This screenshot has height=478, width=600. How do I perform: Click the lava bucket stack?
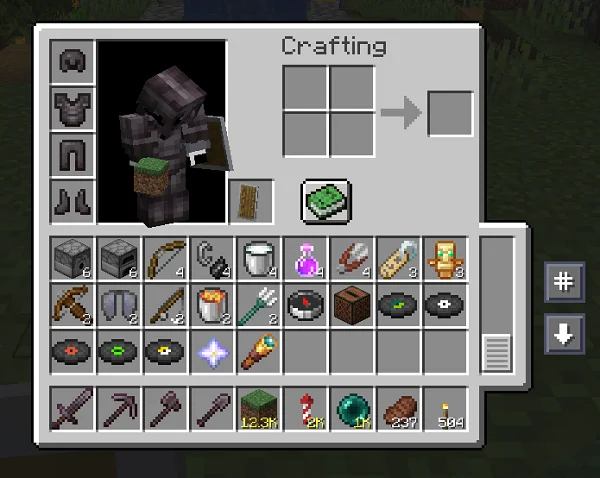coord(212,304)
